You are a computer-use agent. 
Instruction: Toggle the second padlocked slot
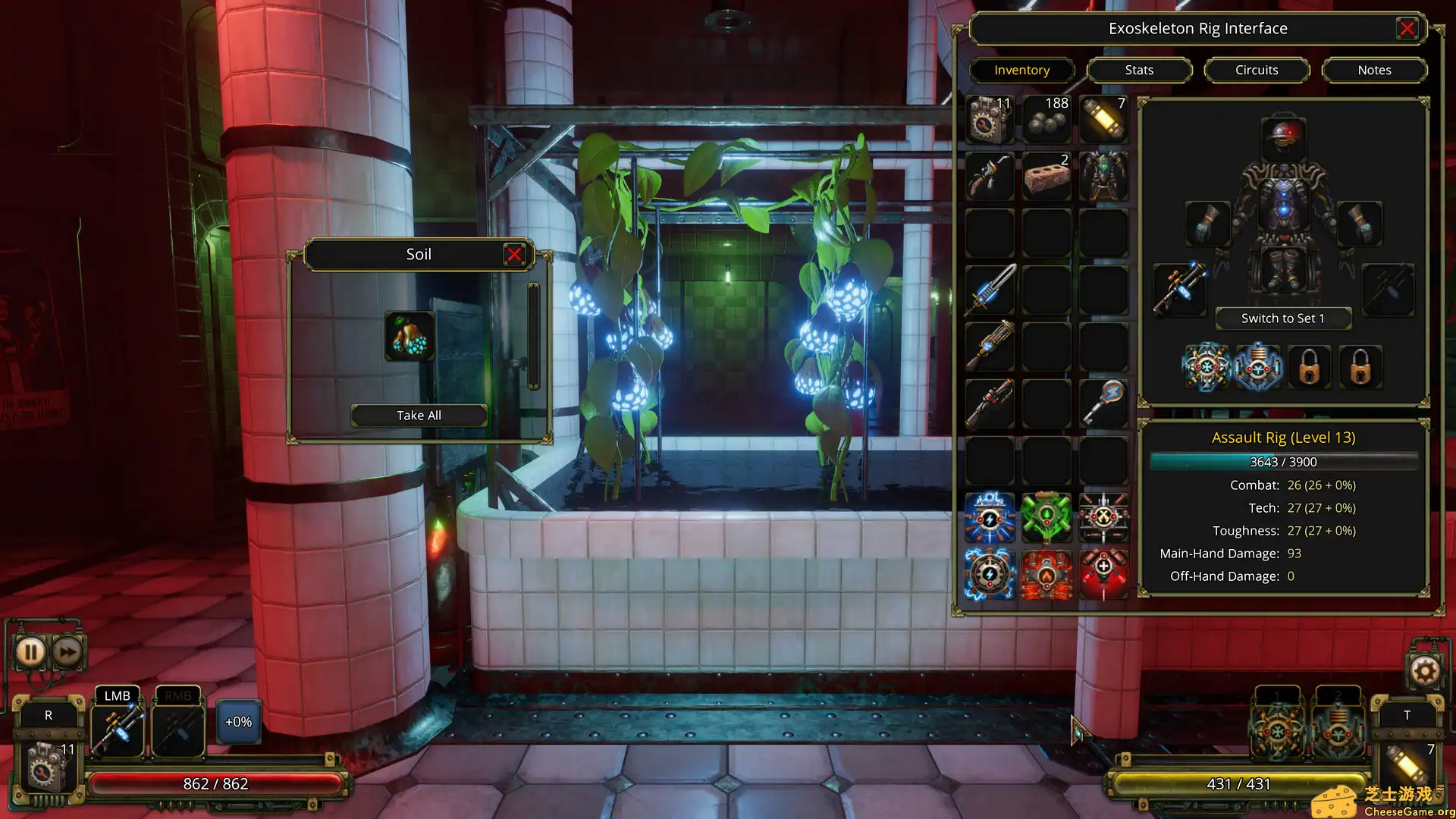[x=1361, y=367]
